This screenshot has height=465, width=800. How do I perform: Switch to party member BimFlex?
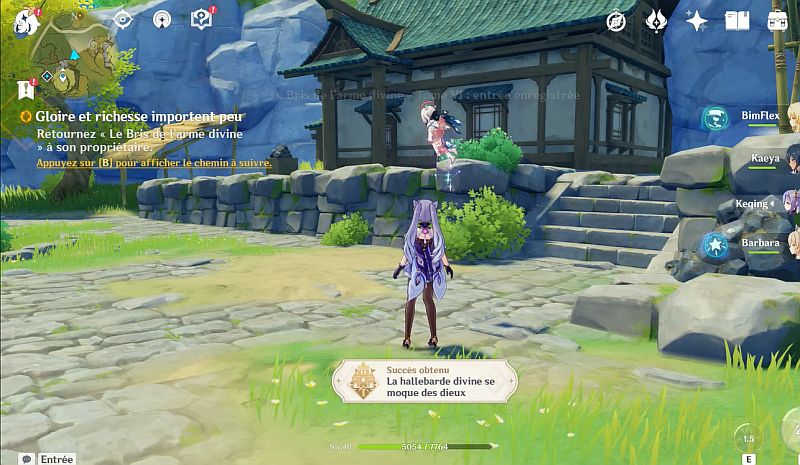(x=760, y=117)
